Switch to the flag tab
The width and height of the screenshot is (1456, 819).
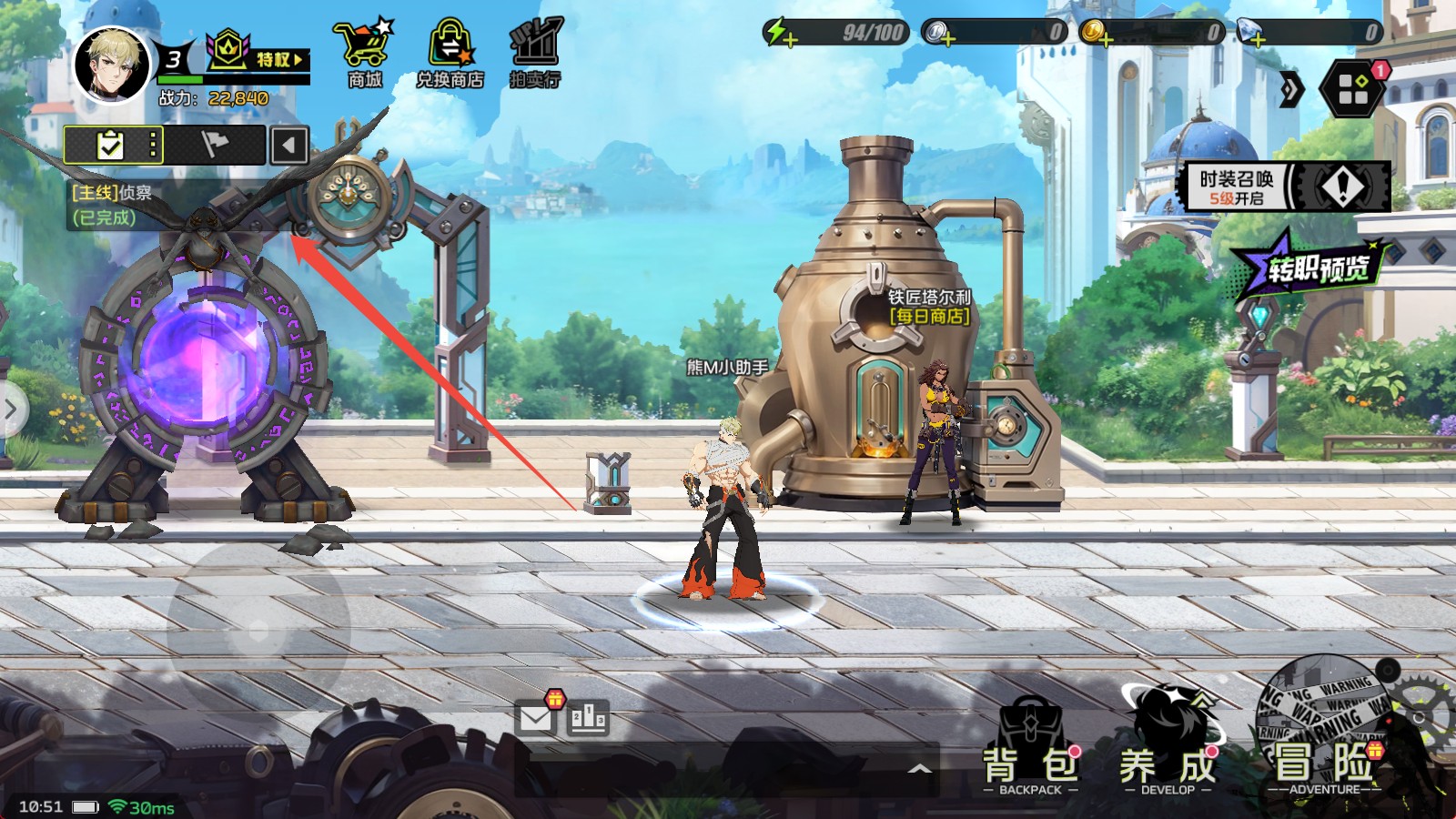215,145
